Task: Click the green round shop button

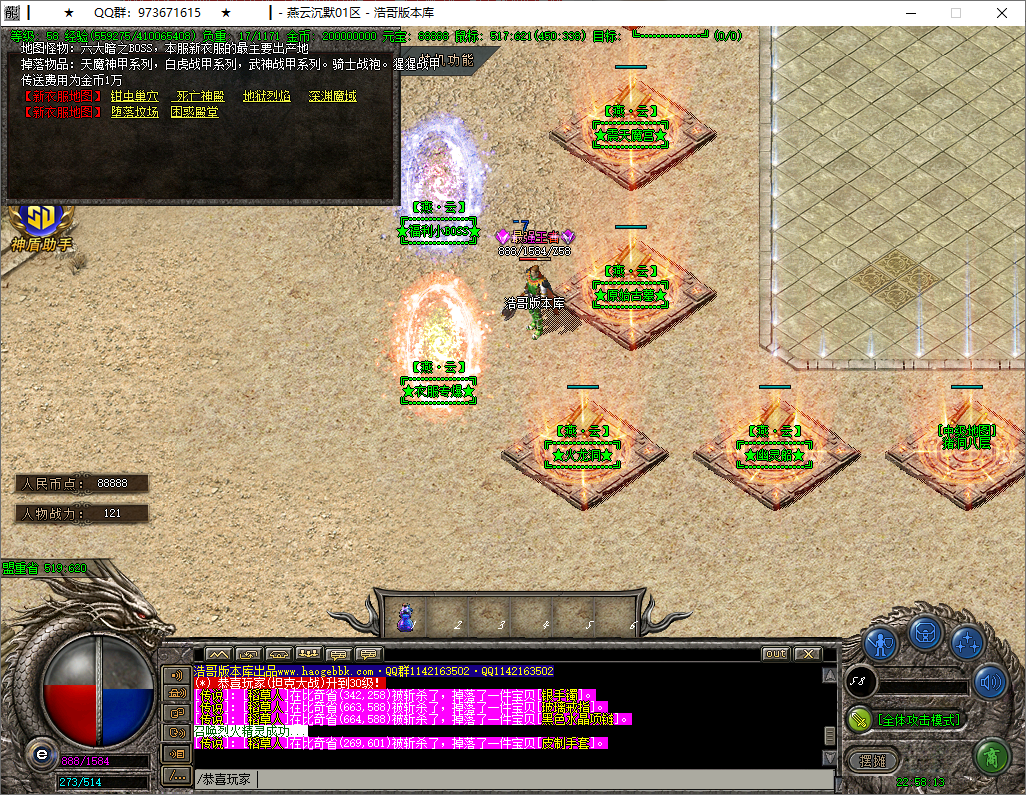Action: (x=991, y=755)
